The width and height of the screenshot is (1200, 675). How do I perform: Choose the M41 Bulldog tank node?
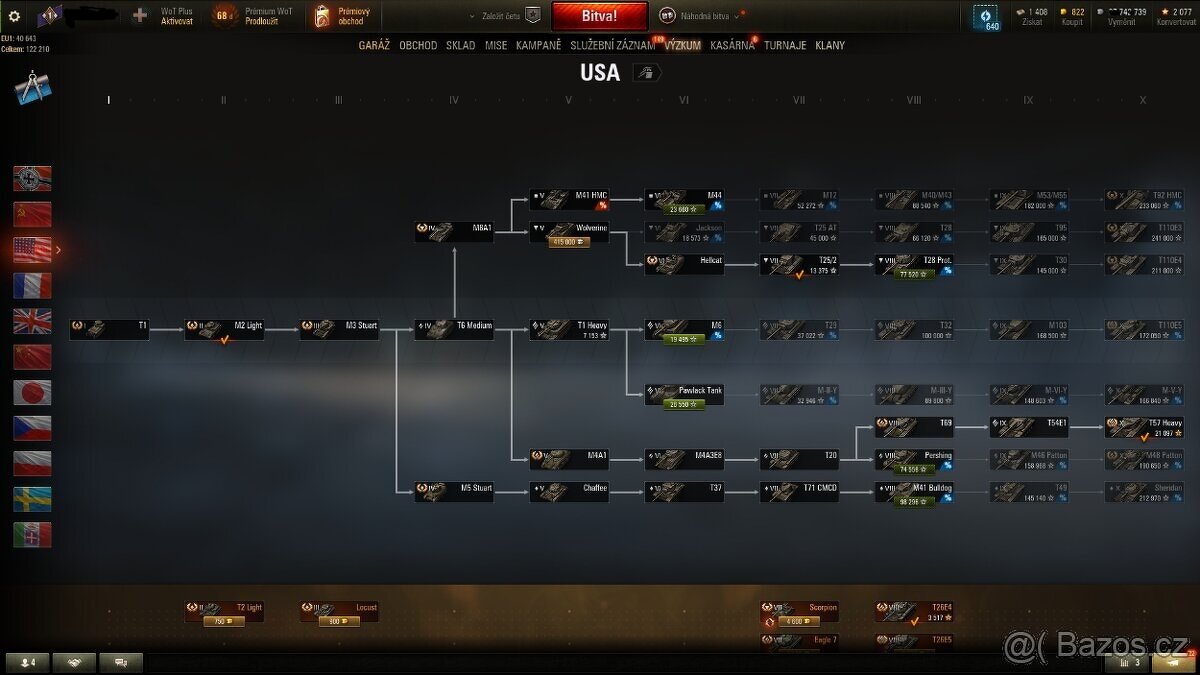coord(914,492)
